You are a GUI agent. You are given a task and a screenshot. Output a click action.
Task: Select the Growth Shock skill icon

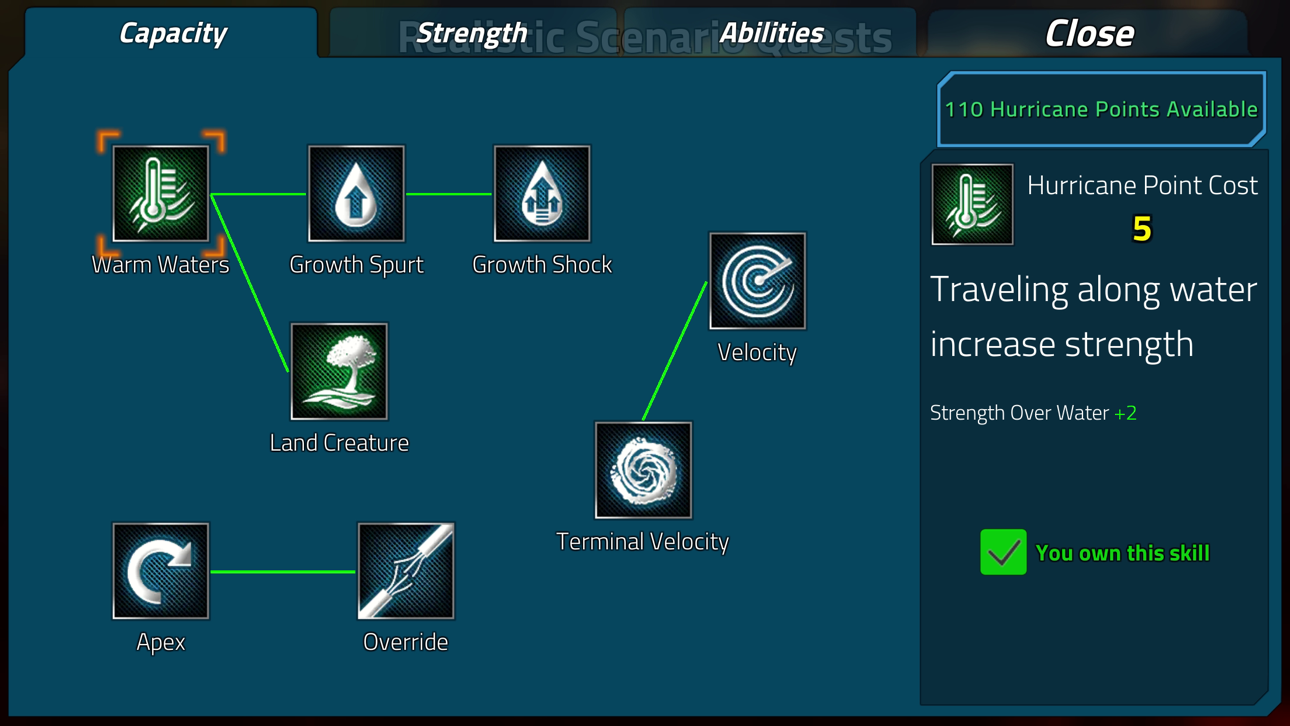[x=542, y=193]
